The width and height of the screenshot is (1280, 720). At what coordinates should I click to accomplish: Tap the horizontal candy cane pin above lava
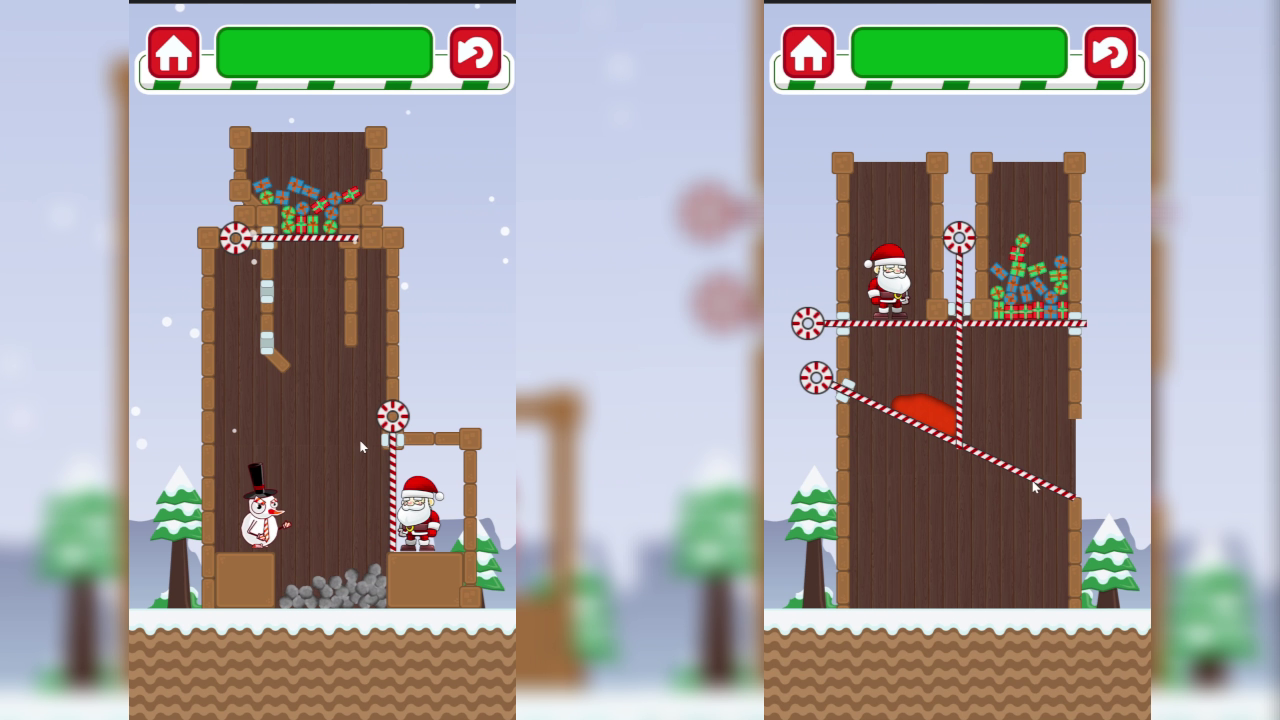(x=806, y=322)
